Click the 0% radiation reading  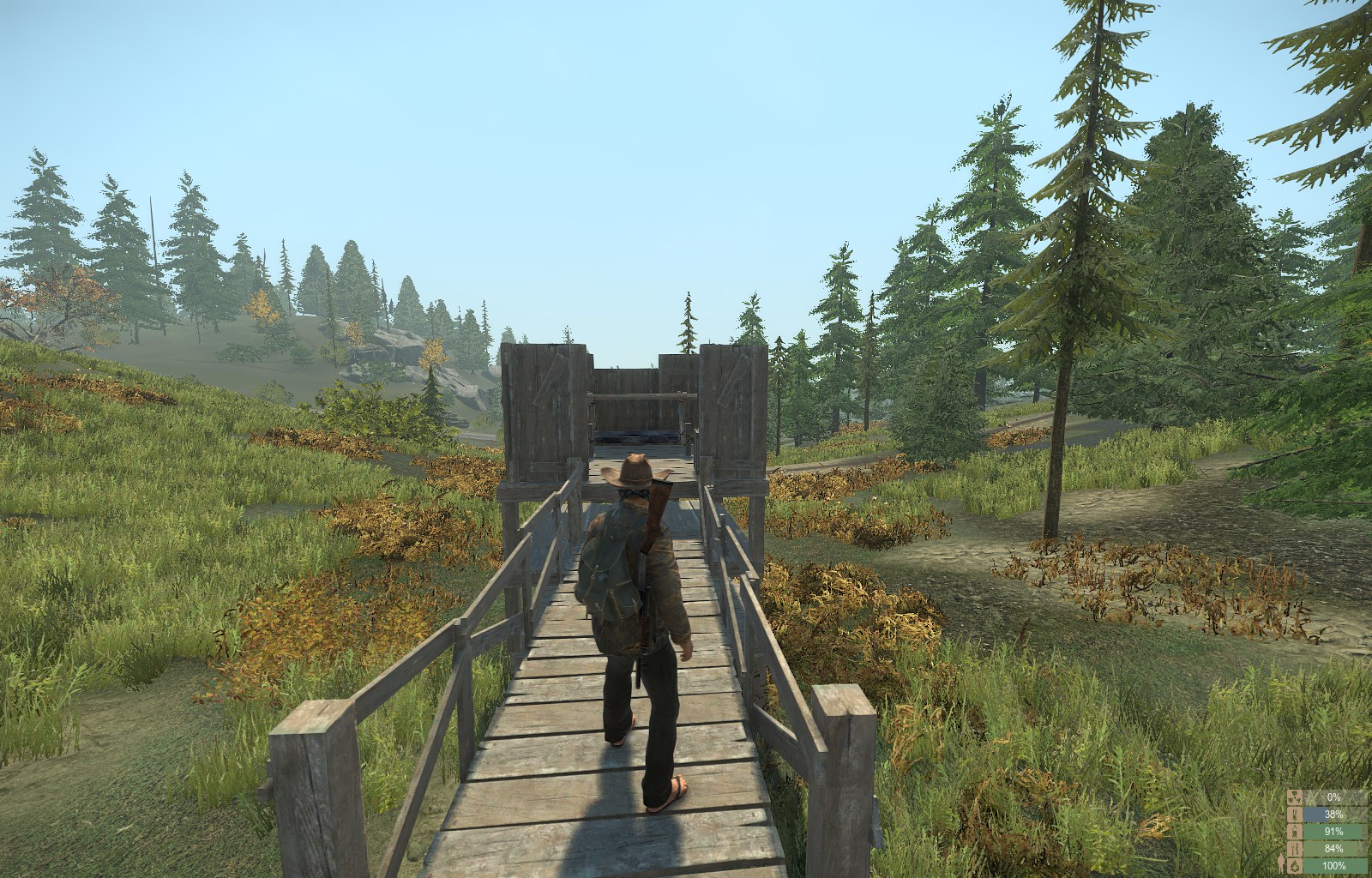(x=1334, y=797)
